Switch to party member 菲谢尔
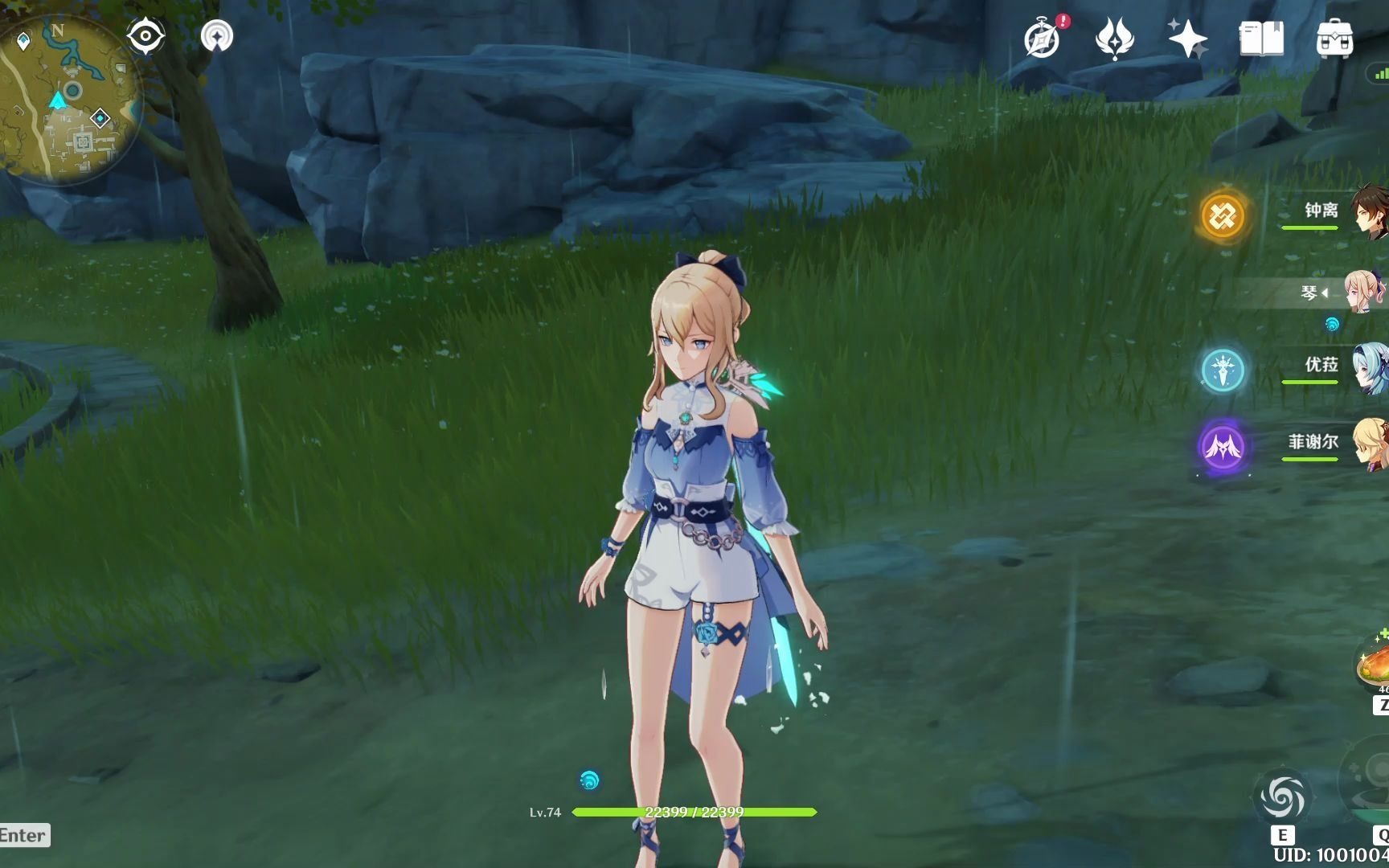The height and width of the screenshot is (868, 1389). click(1315, 443)
